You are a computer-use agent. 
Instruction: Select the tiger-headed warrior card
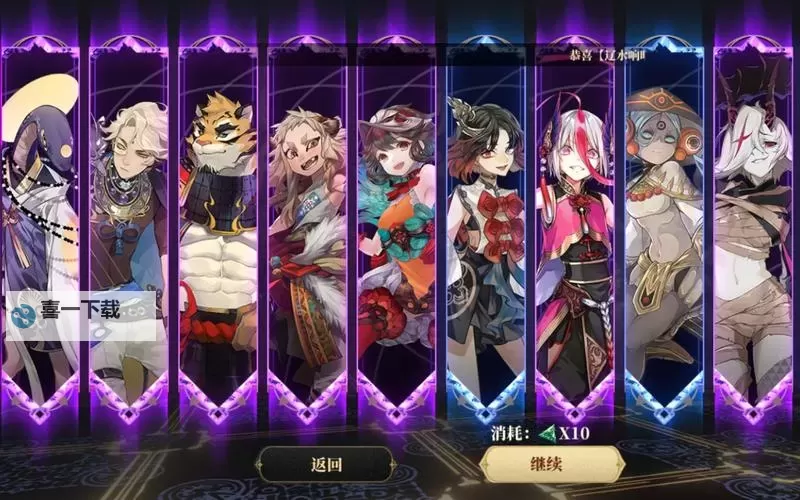pos(218,230)
